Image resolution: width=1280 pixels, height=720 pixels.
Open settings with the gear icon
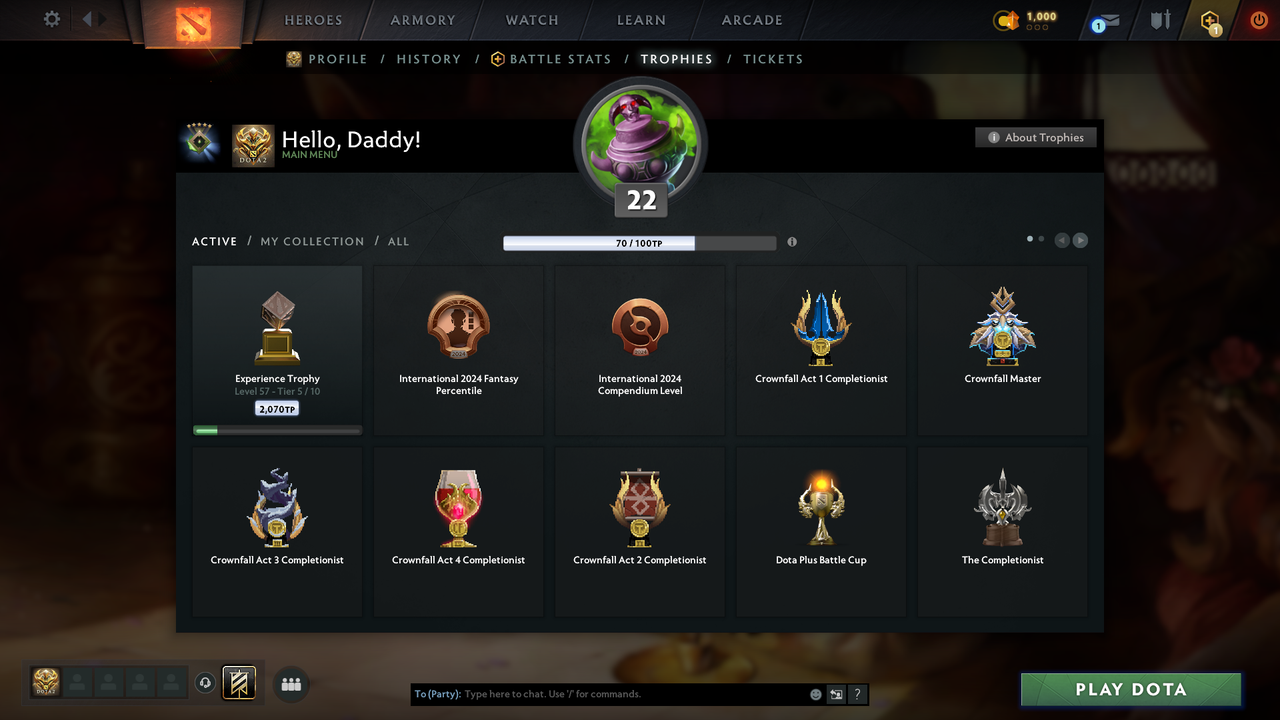[50, 19]
